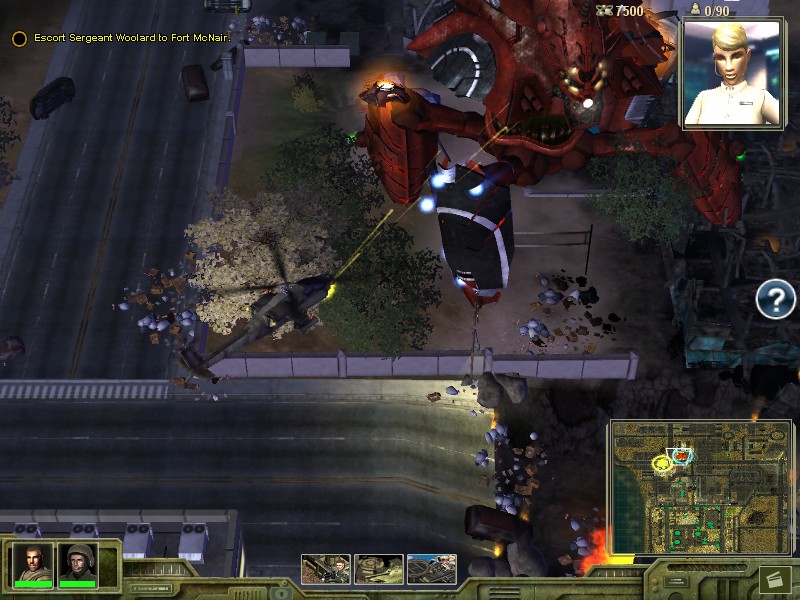Choose the infantry soldier group icon
The width and height of the screenshot is (800, 600).
(326, 569)
